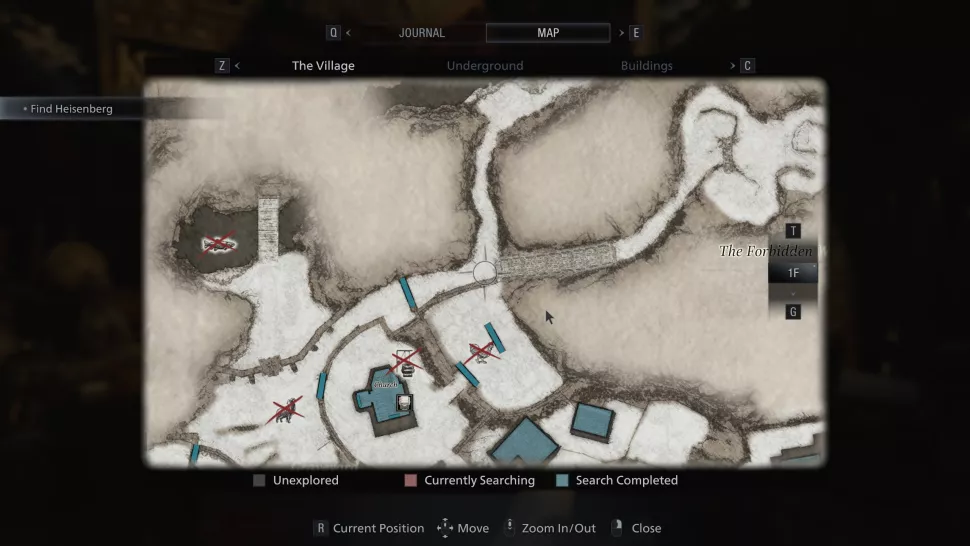
Task: Click the compass circle at the crossroads
Action: coord(484,271)
